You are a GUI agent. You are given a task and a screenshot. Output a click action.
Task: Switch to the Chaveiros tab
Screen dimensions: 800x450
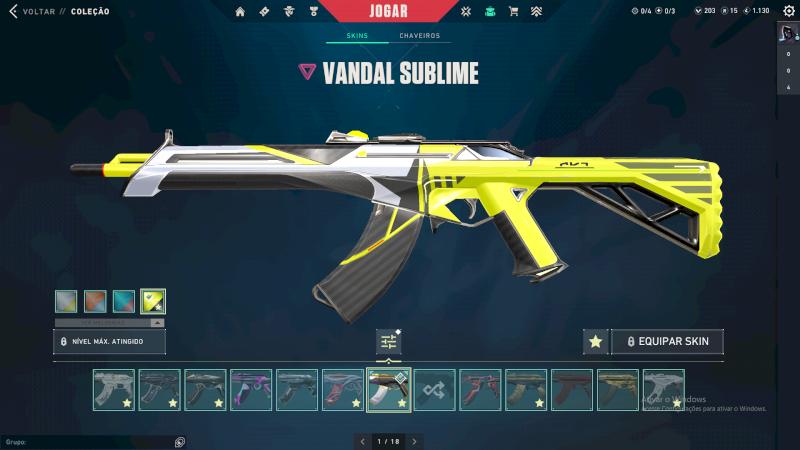pyautogui.click(x=419, y=36)
